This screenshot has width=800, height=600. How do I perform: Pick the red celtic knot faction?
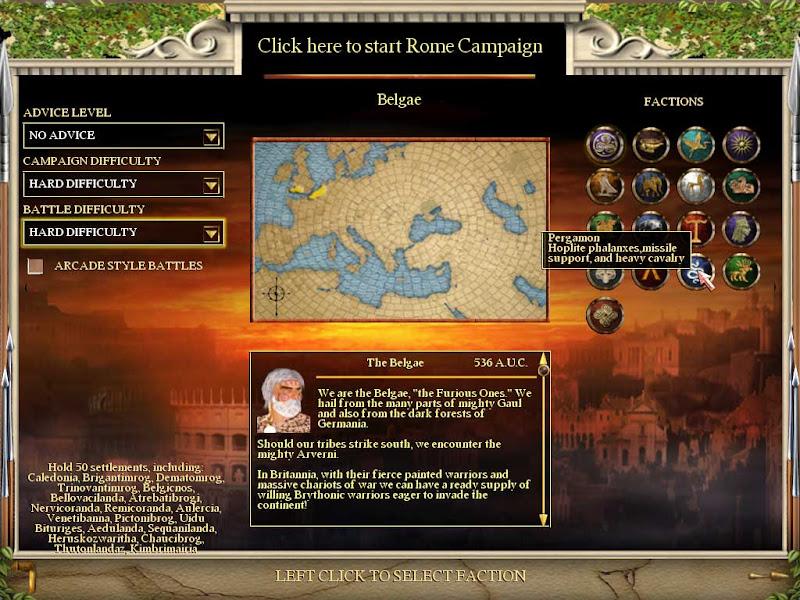coord(604,316)
